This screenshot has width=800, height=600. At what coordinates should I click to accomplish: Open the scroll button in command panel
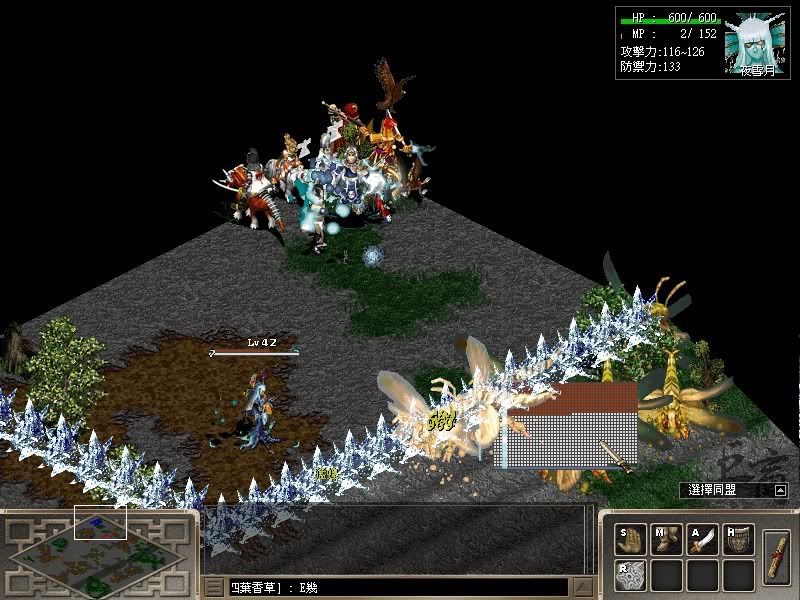[x=776, y=556]
